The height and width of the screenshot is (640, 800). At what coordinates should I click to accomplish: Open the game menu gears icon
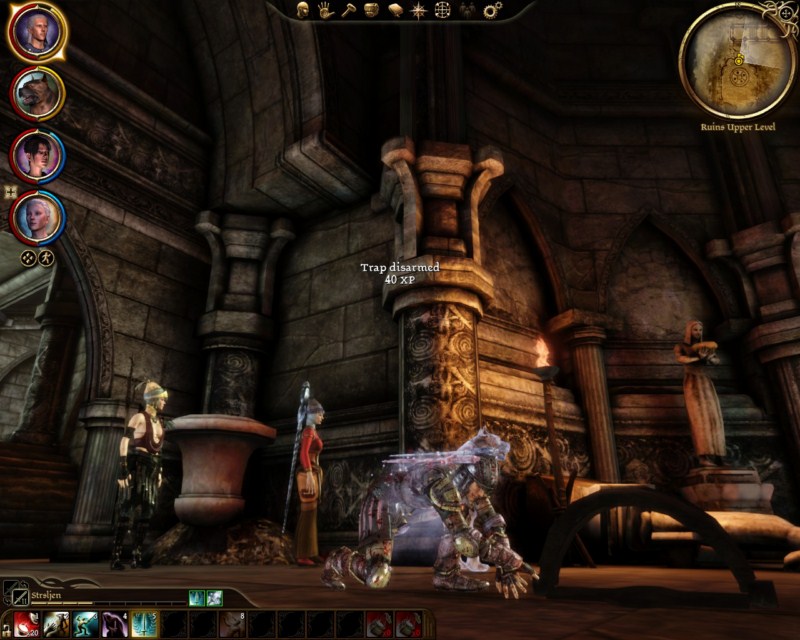(492, 10)
